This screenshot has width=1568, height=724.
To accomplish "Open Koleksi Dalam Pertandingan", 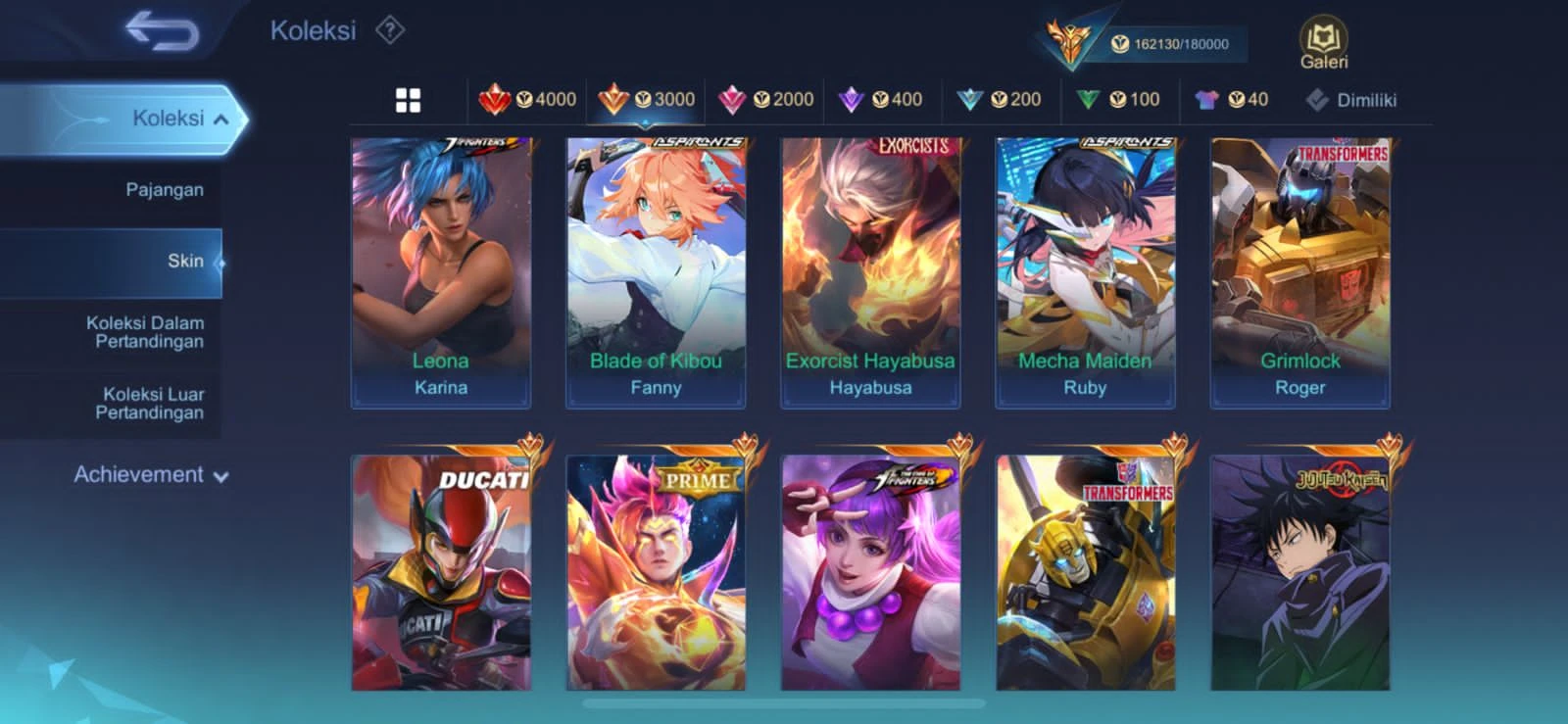I will point(148,332).
